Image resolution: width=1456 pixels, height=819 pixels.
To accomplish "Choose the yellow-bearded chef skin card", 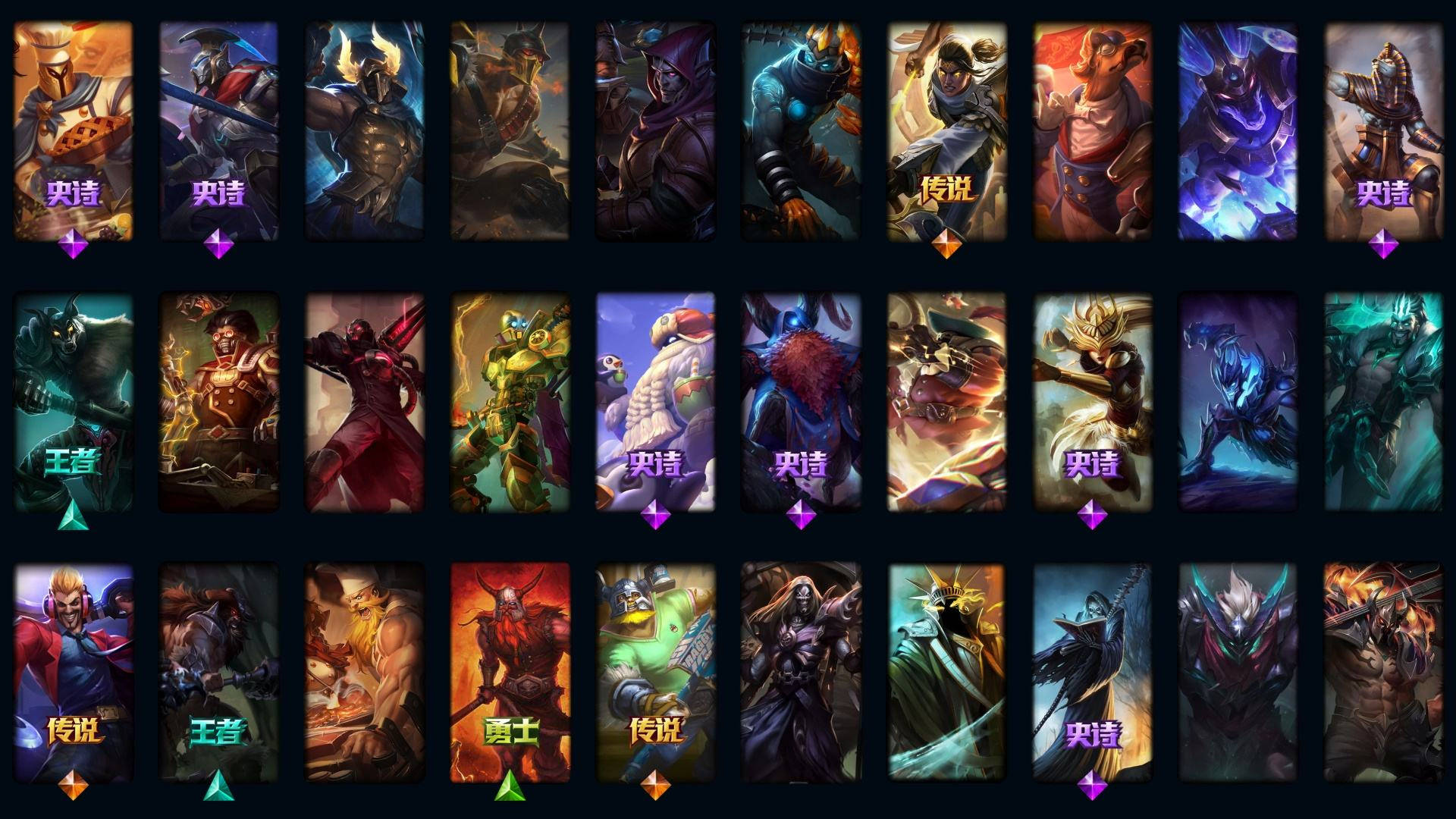I will click(x=365, y=672).
